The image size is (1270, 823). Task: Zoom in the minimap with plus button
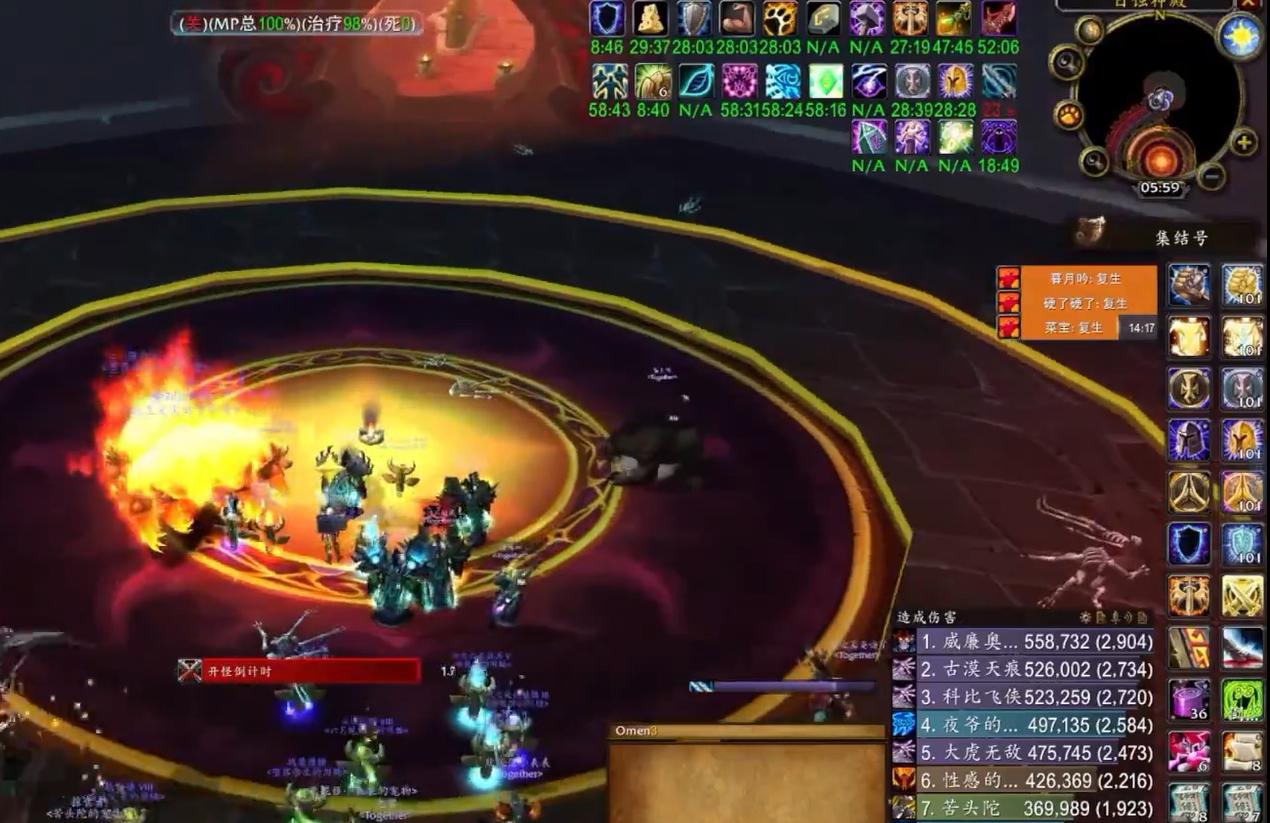[x=1244, y=140]
